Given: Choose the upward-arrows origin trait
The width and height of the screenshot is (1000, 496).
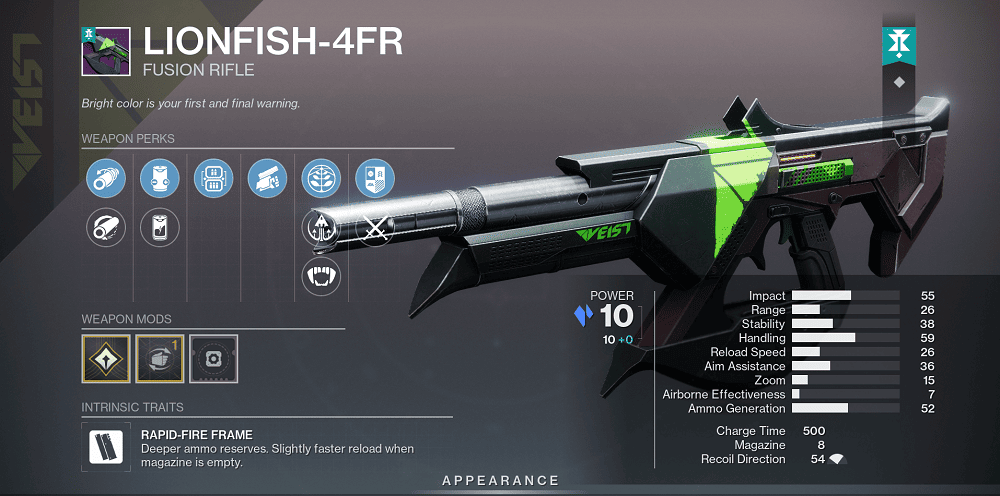Looking at the screenshot, I should [321, 228].
